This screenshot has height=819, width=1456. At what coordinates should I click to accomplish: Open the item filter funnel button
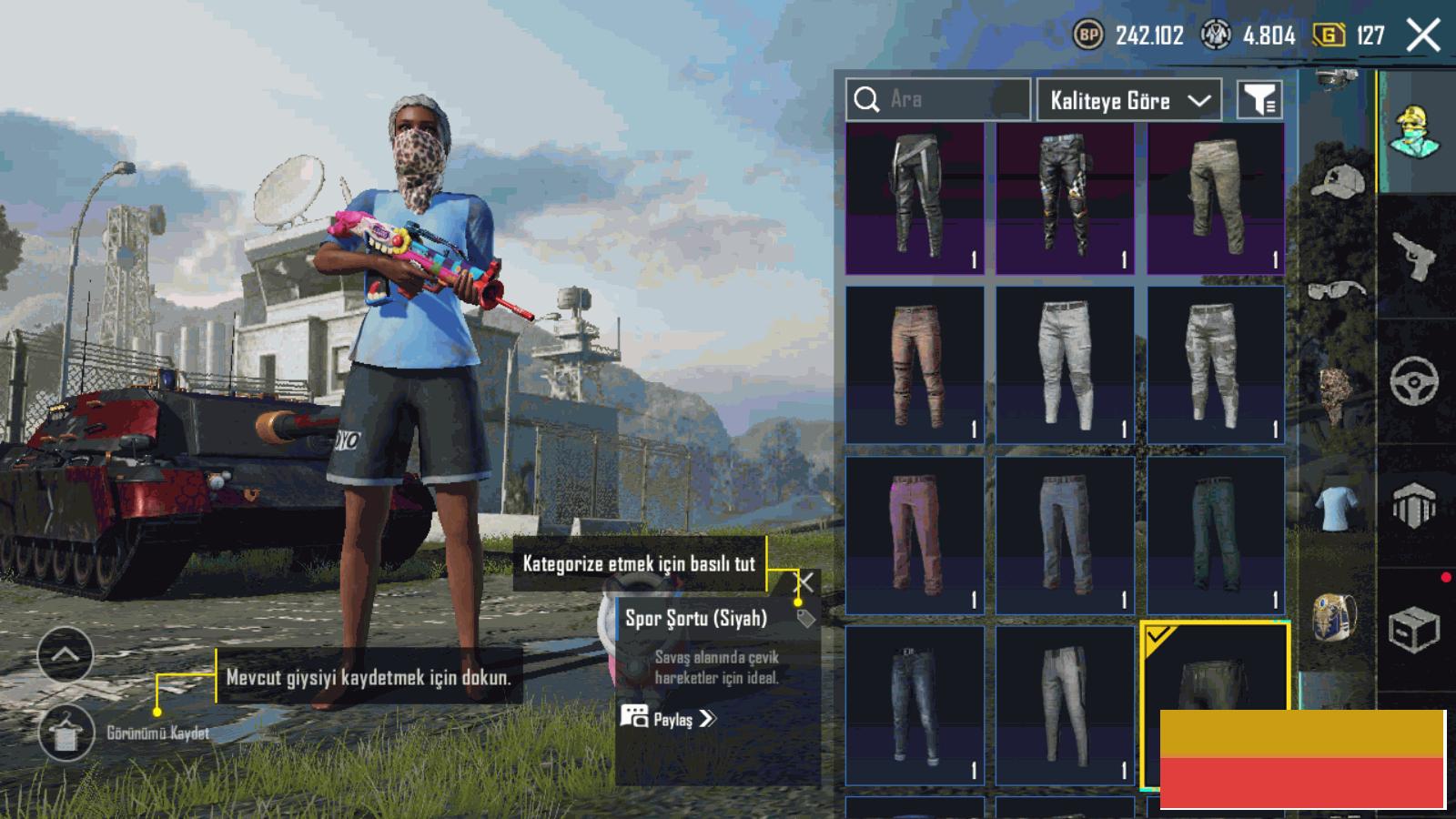coord(1260,100)
